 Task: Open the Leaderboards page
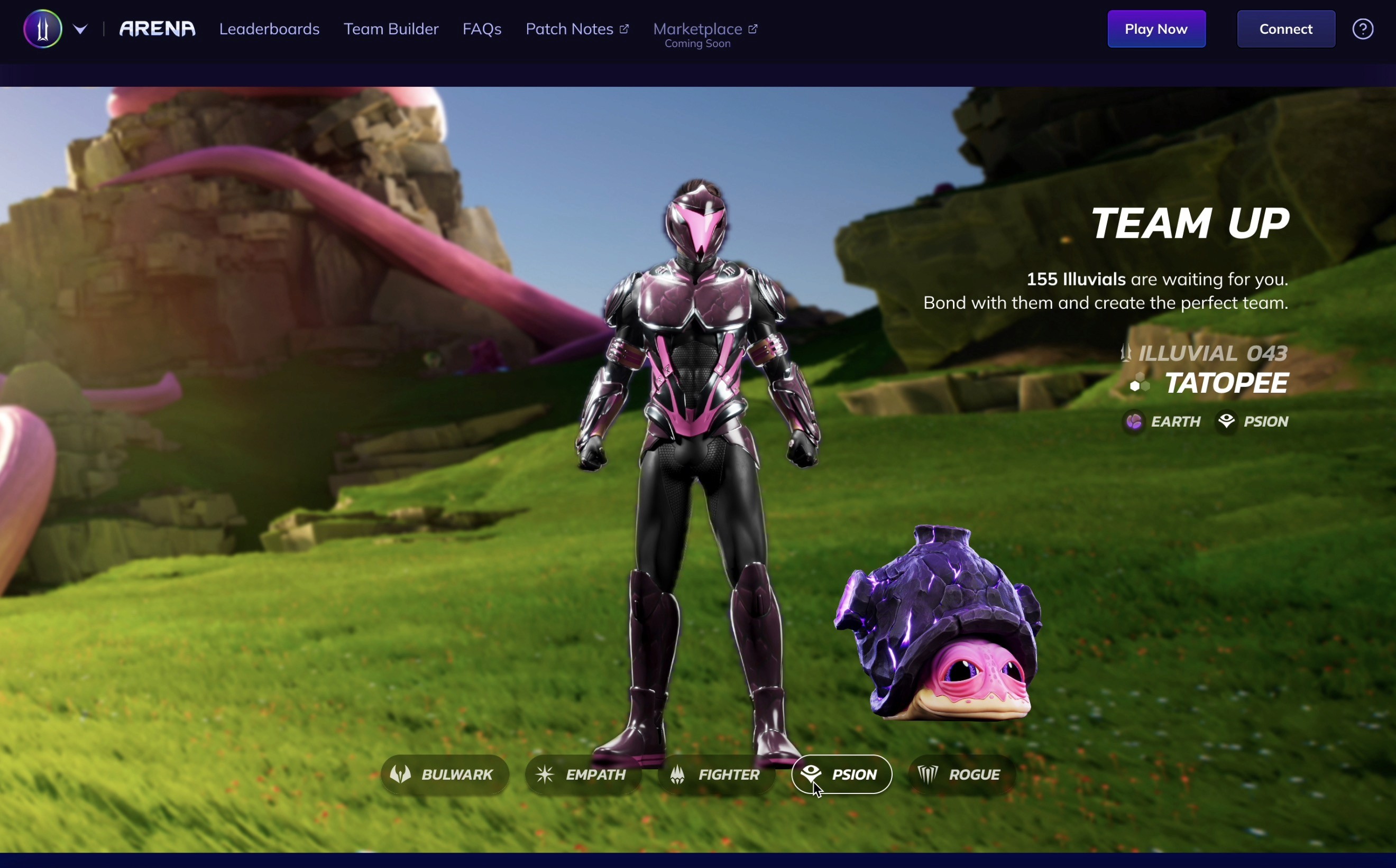(x=269, y=29)
